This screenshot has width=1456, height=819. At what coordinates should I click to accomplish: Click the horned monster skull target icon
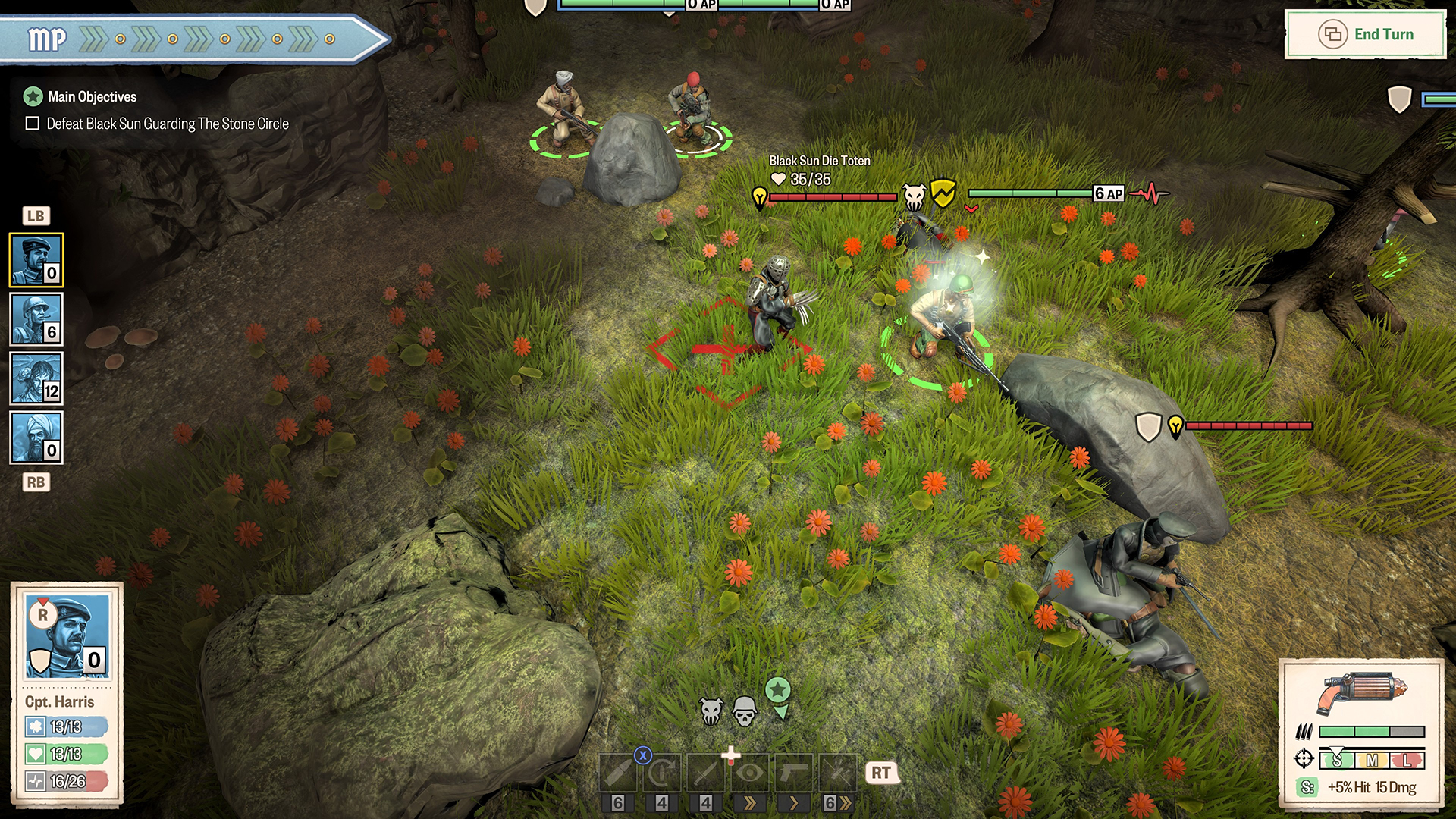click(711, 711)
